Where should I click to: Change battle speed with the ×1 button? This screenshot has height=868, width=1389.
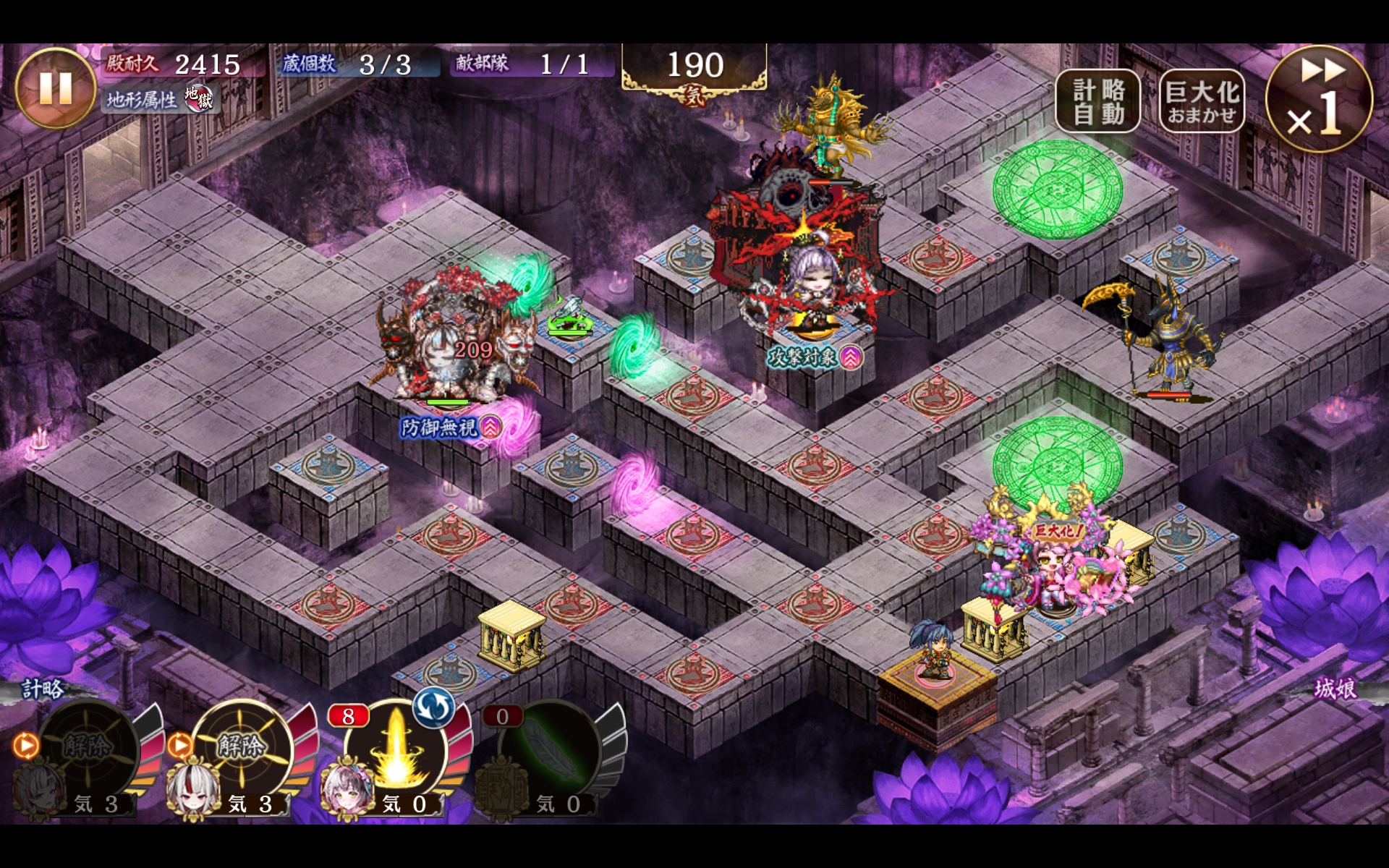click(1318, 99)
